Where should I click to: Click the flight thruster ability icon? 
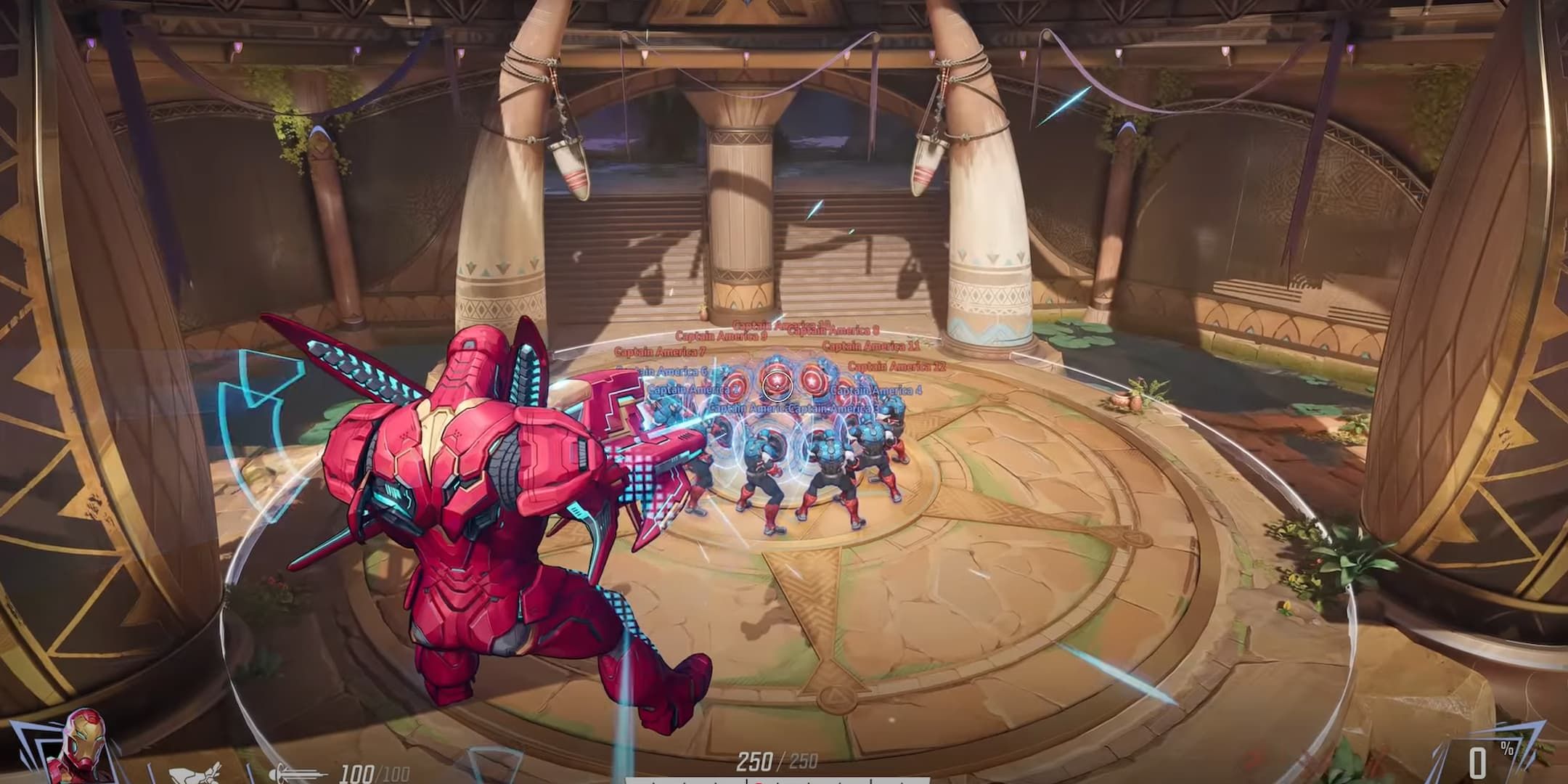click(x=192, y=773)
